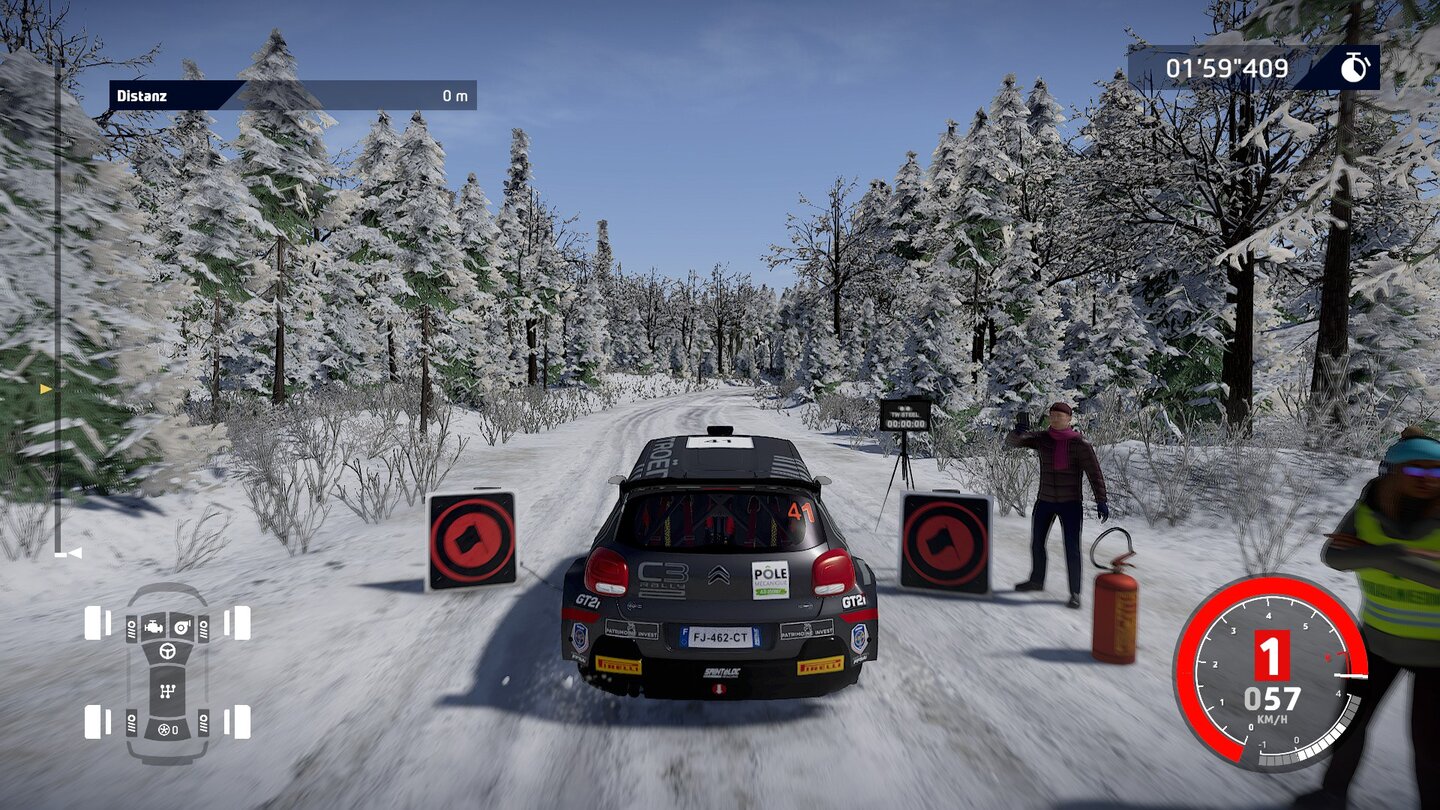
Task: Select the rear-right suspension icon
Action: 203,722
